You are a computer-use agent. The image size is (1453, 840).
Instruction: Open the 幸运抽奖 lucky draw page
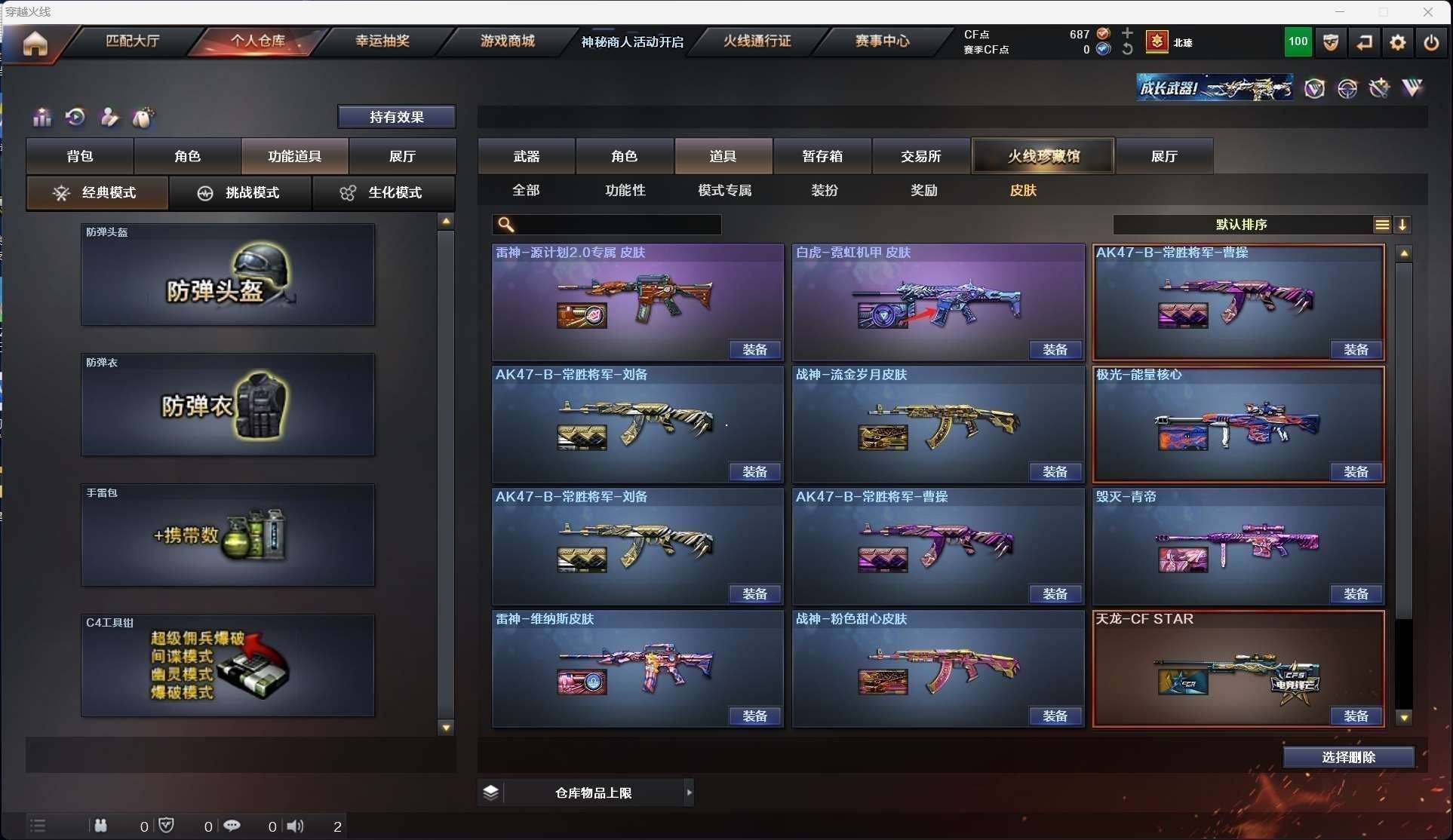(x=382, y=41)
